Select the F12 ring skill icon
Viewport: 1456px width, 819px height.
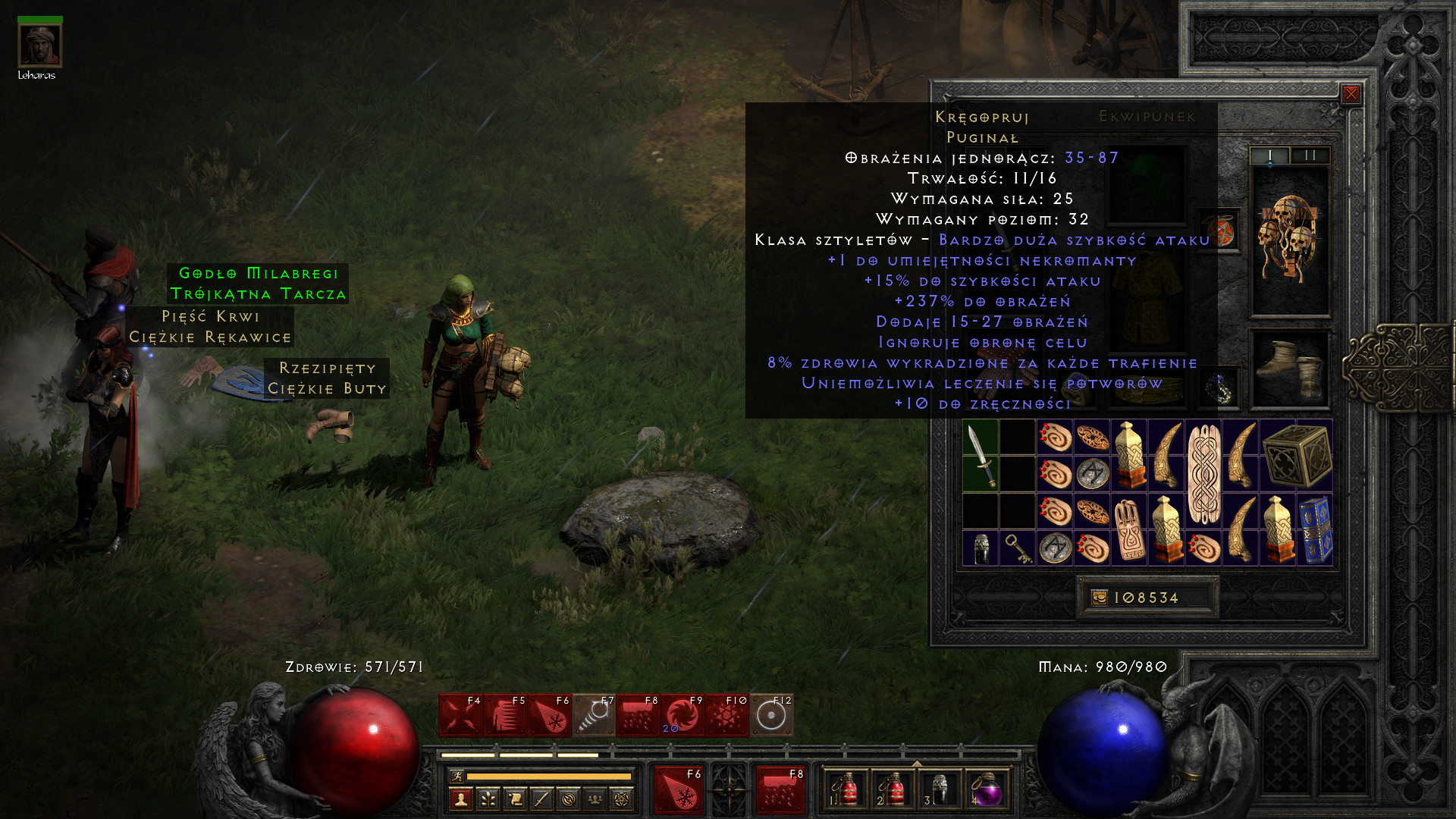click(x=771, y=715)
